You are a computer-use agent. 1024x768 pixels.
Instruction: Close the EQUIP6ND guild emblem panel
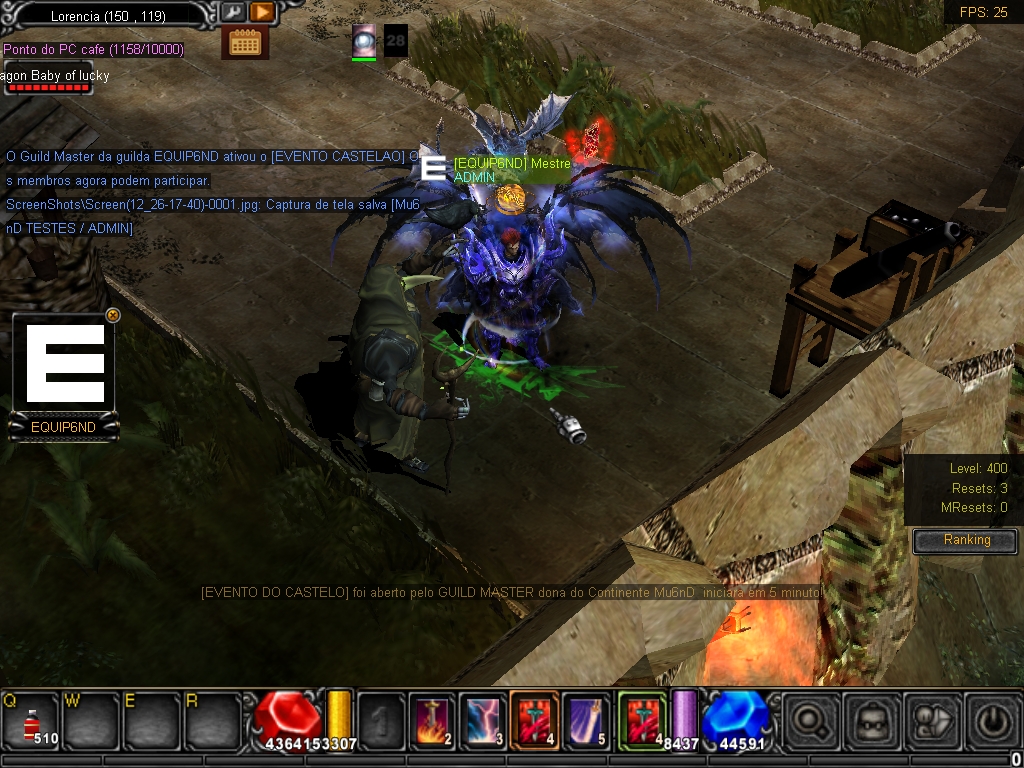(113, 315)
